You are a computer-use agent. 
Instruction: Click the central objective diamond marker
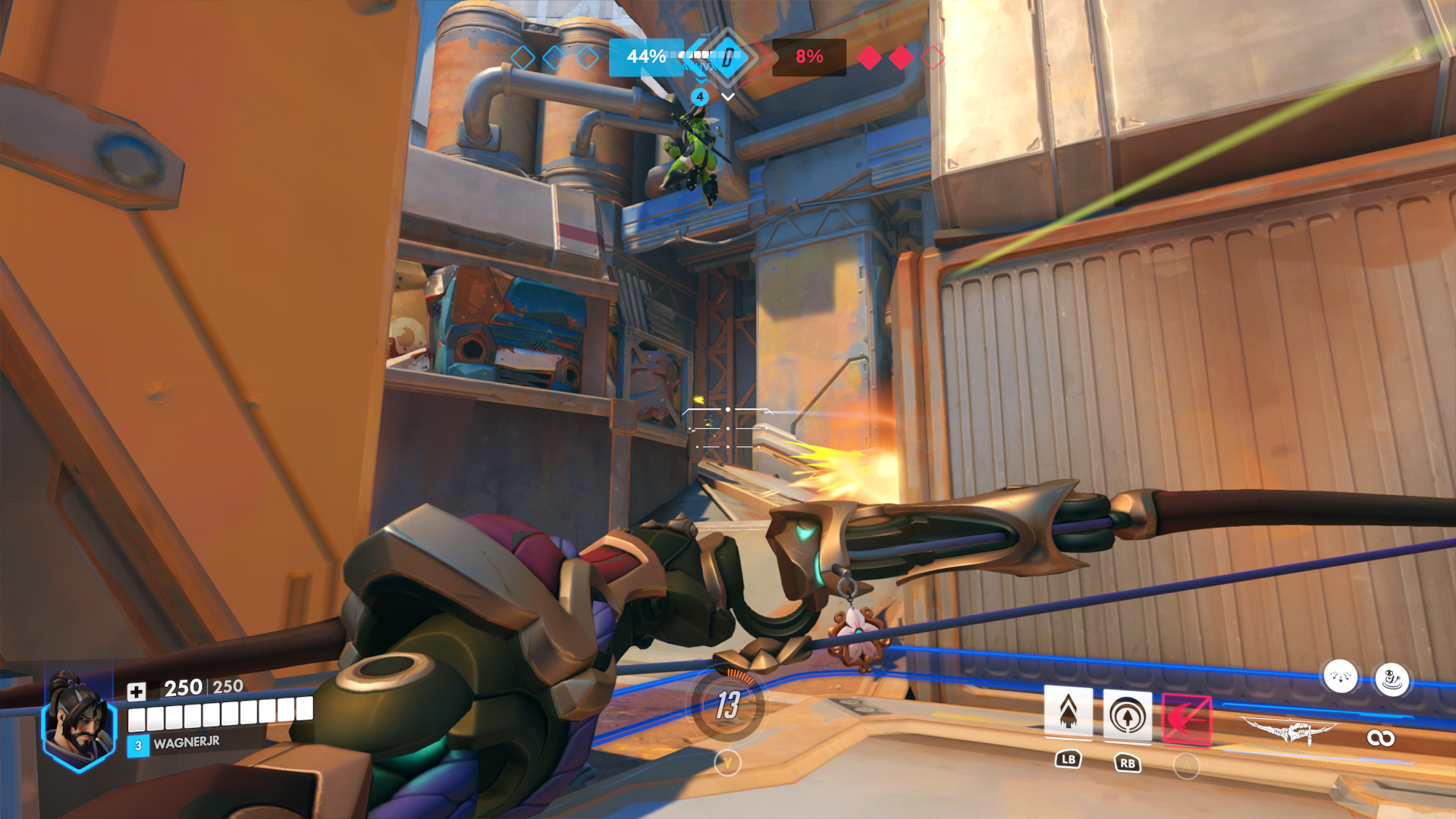tap(727, 57)
